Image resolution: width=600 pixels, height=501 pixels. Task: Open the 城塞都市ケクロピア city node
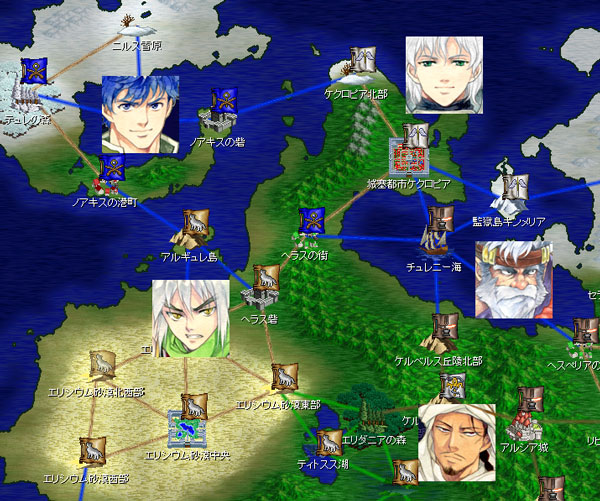(x=411, y=154)
